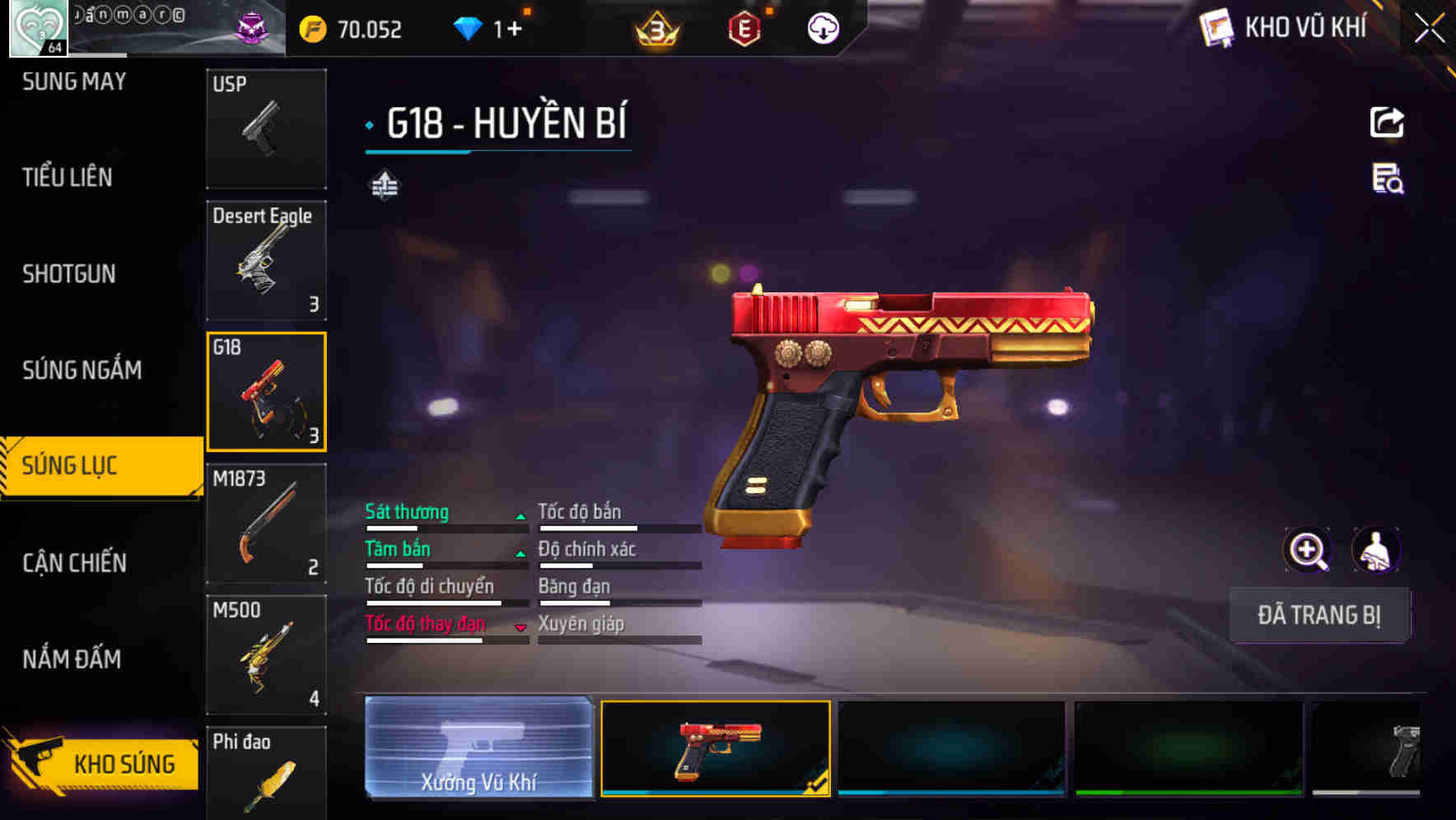Image resolution: width=1456 pixels, height=820 pixels.
Task: Open Xưởng Vũ Khí skin slot
Action: coord(478,746)
